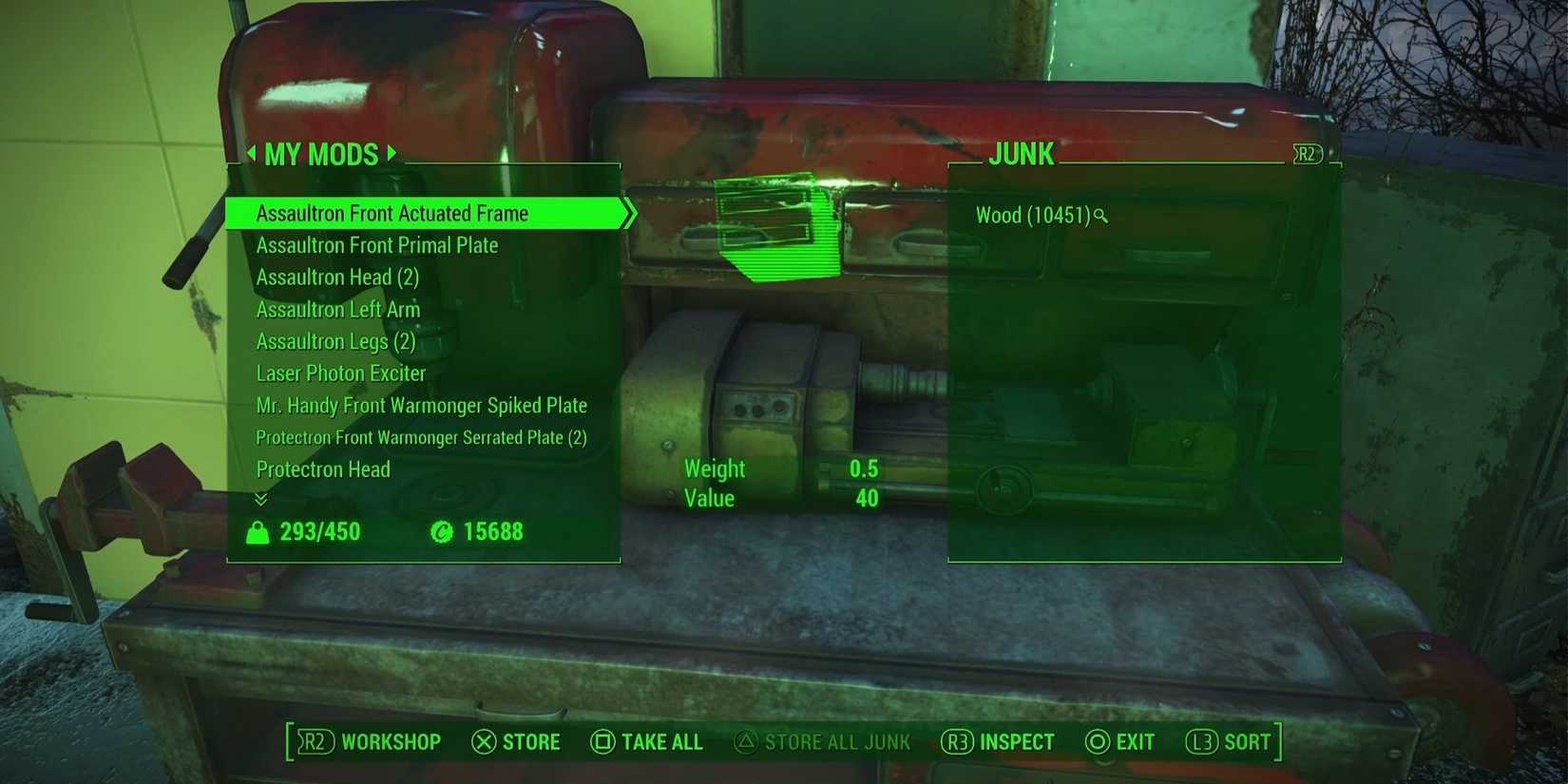Click the R2 Workshop icon

click(316, 742)
